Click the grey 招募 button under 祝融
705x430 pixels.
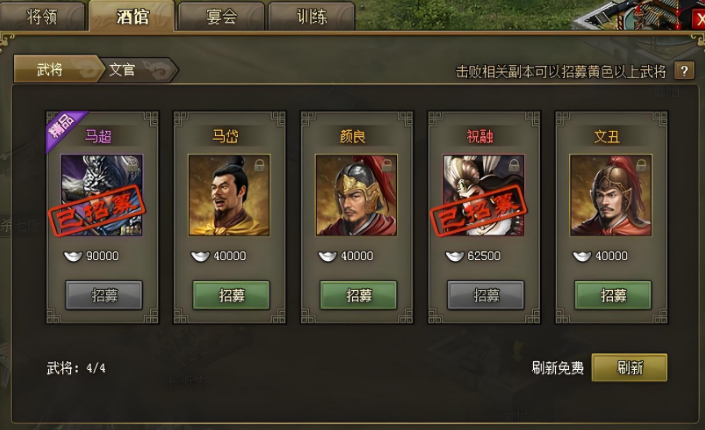(485, 295)
